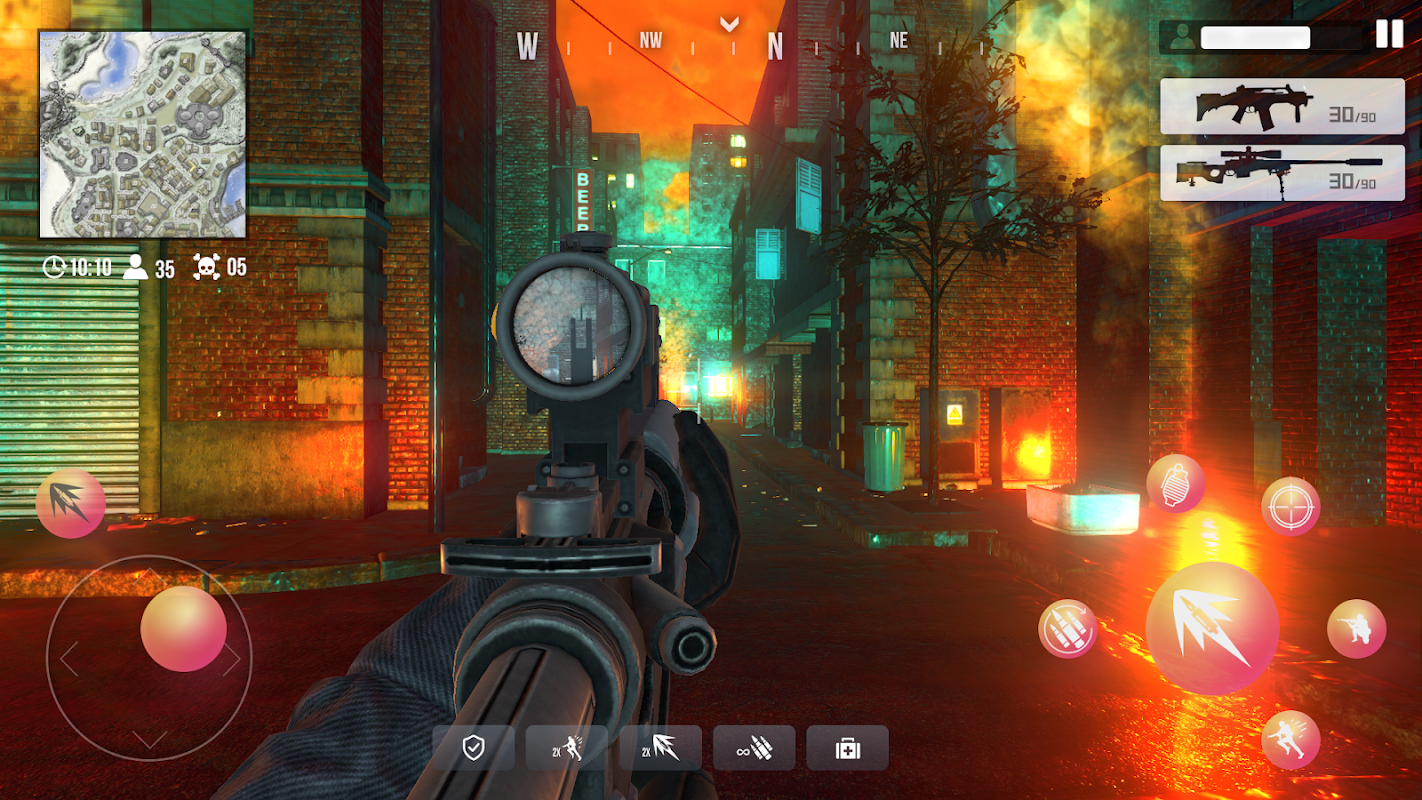Use the medkit healing item
This screenshot has height=800, width=1422.
click(847, 748)
